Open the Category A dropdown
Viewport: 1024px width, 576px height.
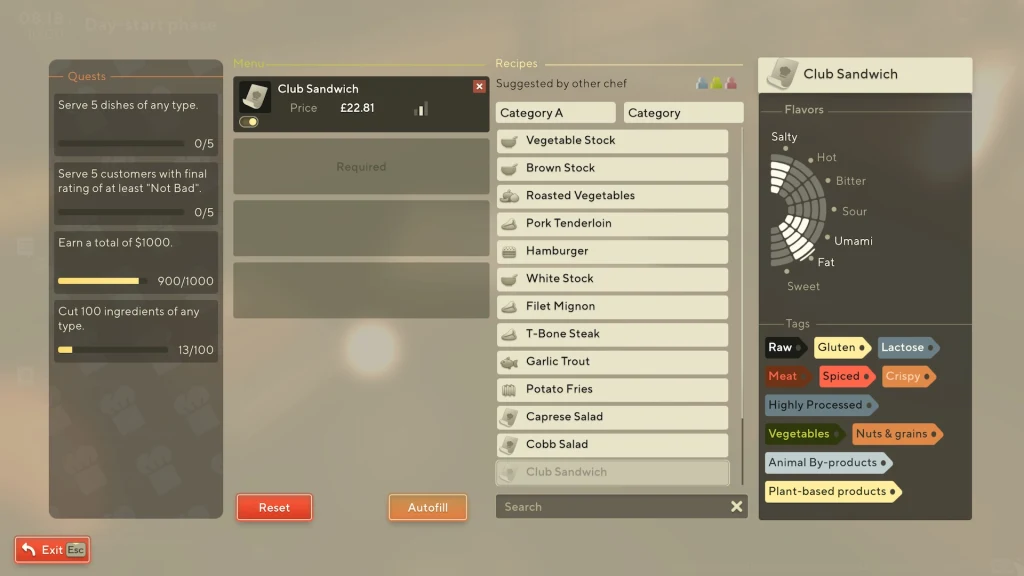(555, 113)
